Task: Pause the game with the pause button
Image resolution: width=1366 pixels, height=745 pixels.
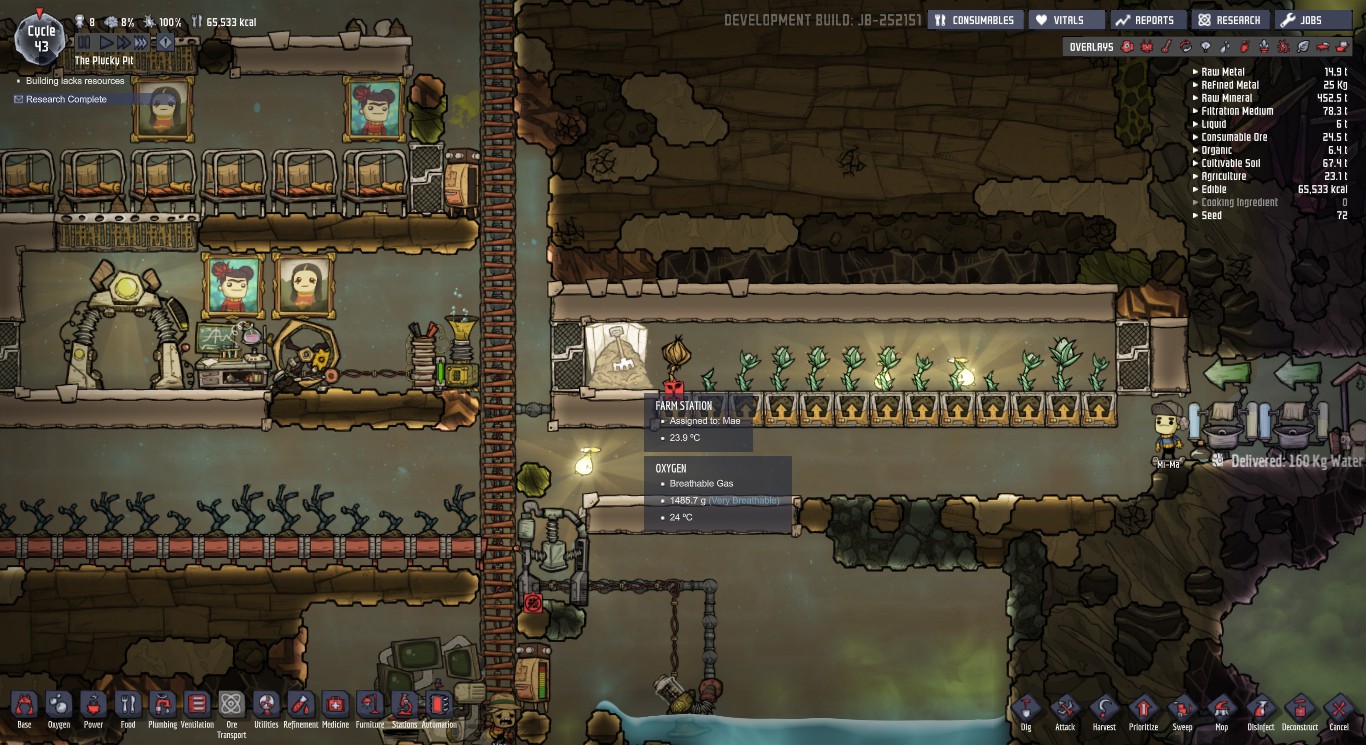Action: [x=84, y=42]
